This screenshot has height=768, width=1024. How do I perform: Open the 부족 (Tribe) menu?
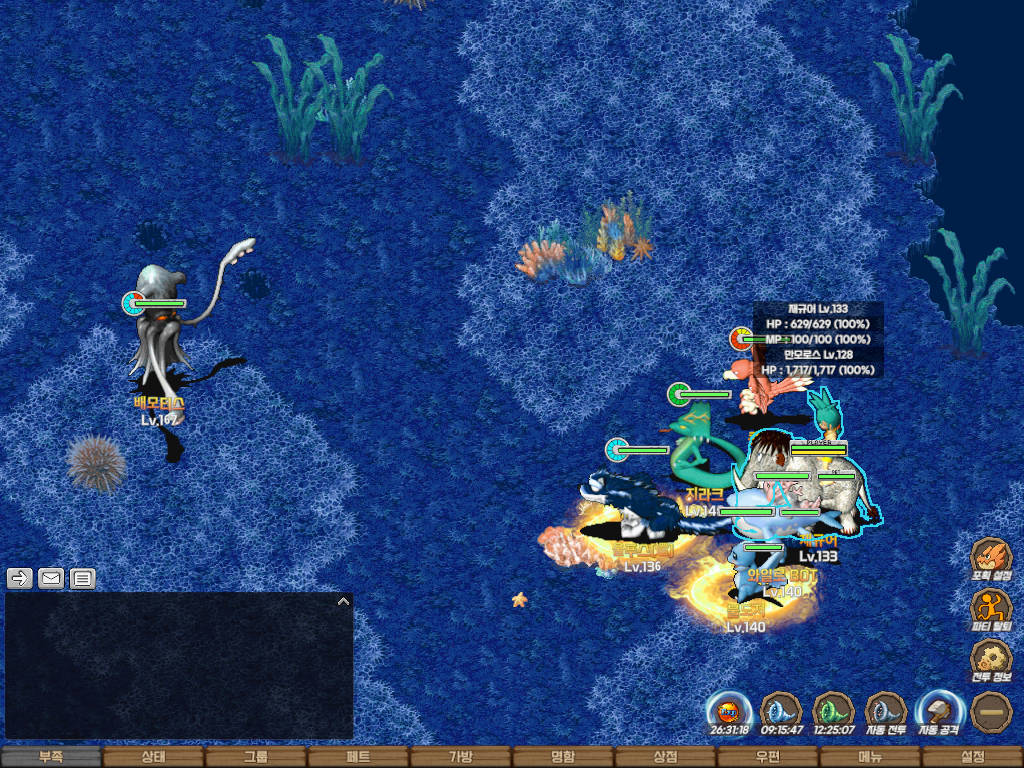(51, 757)
